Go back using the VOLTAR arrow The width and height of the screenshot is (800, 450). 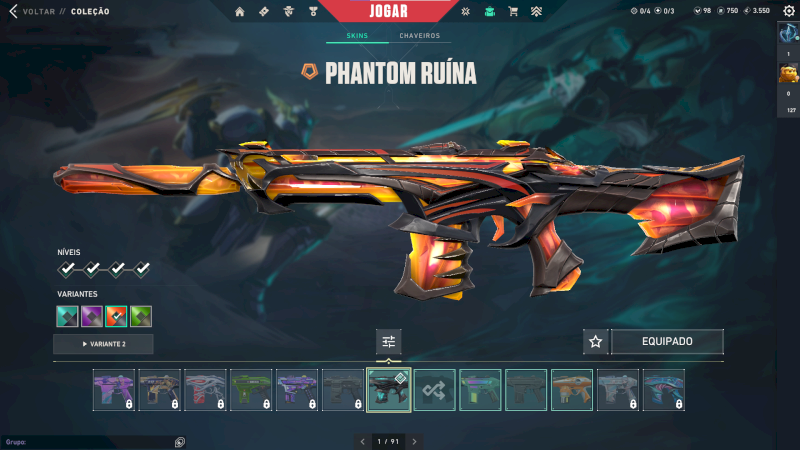tap(13, 11)
